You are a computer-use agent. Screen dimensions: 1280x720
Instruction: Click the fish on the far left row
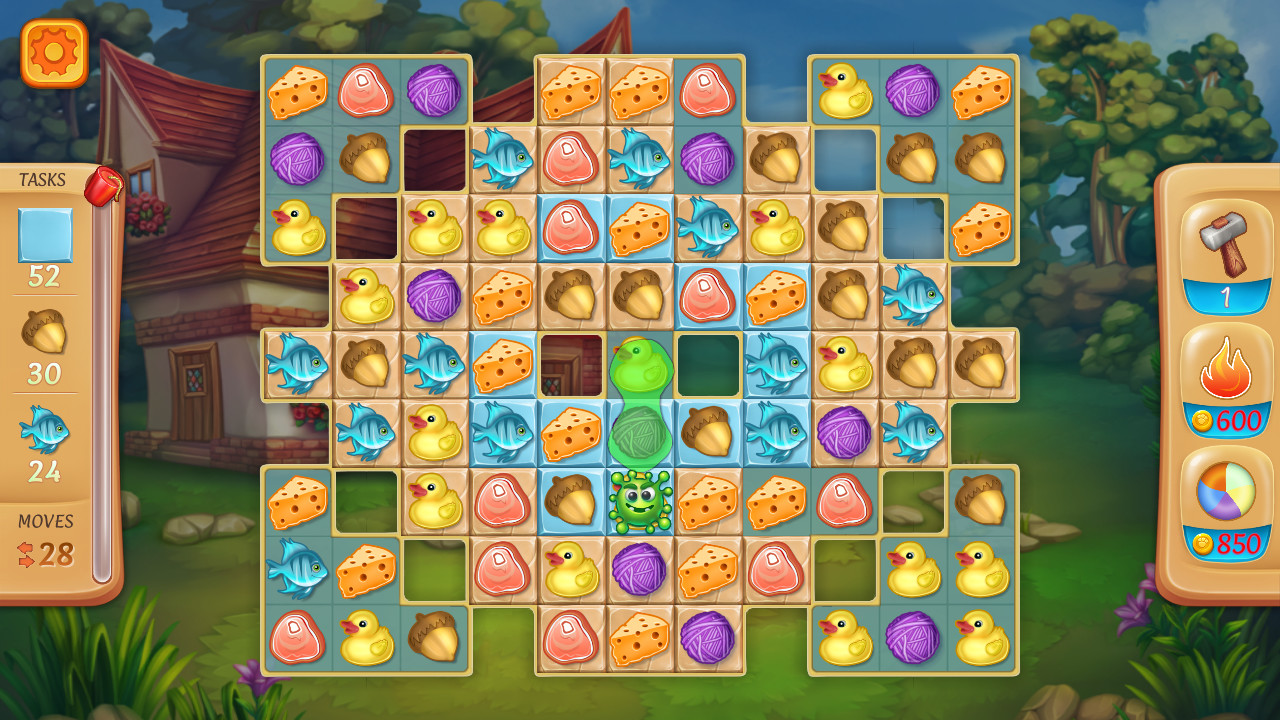tap(295, 363)
